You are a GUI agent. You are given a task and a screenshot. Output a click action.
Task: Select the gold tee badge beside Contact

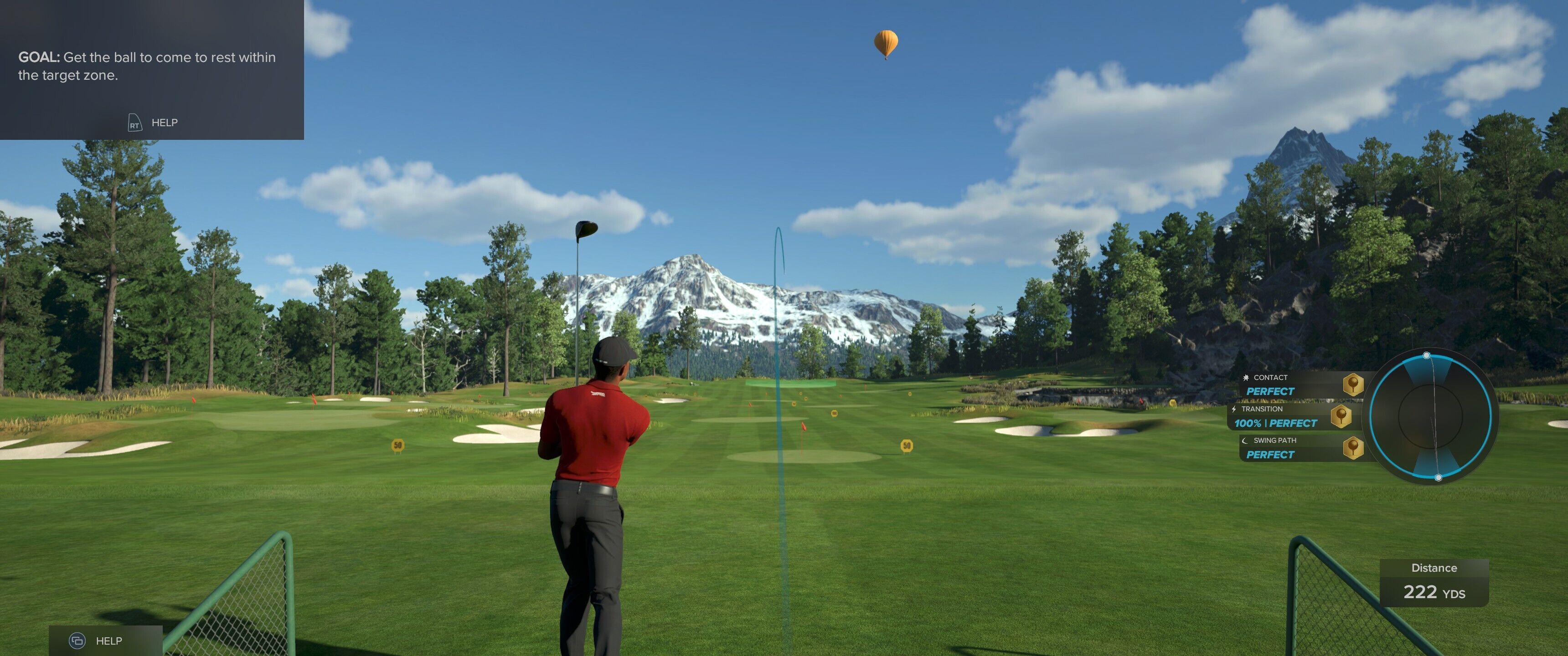(x=1352, y=384)
